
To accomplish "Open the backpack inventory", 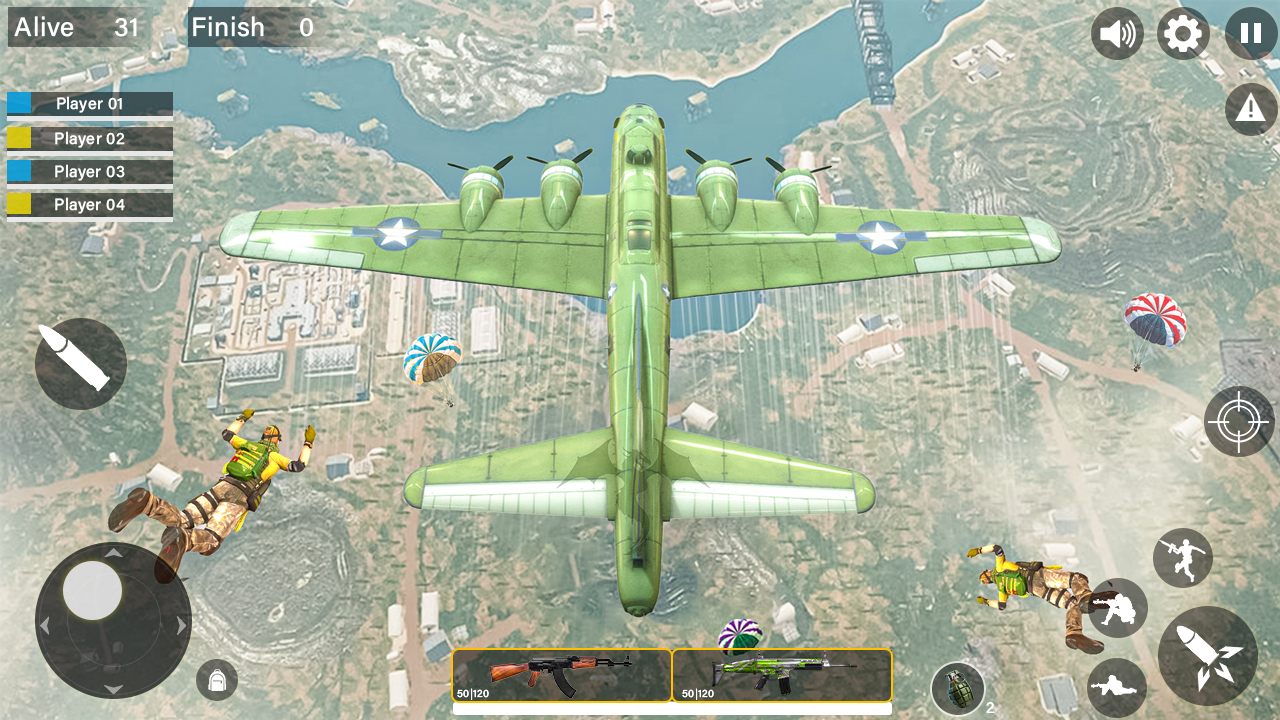I will 216,680.
